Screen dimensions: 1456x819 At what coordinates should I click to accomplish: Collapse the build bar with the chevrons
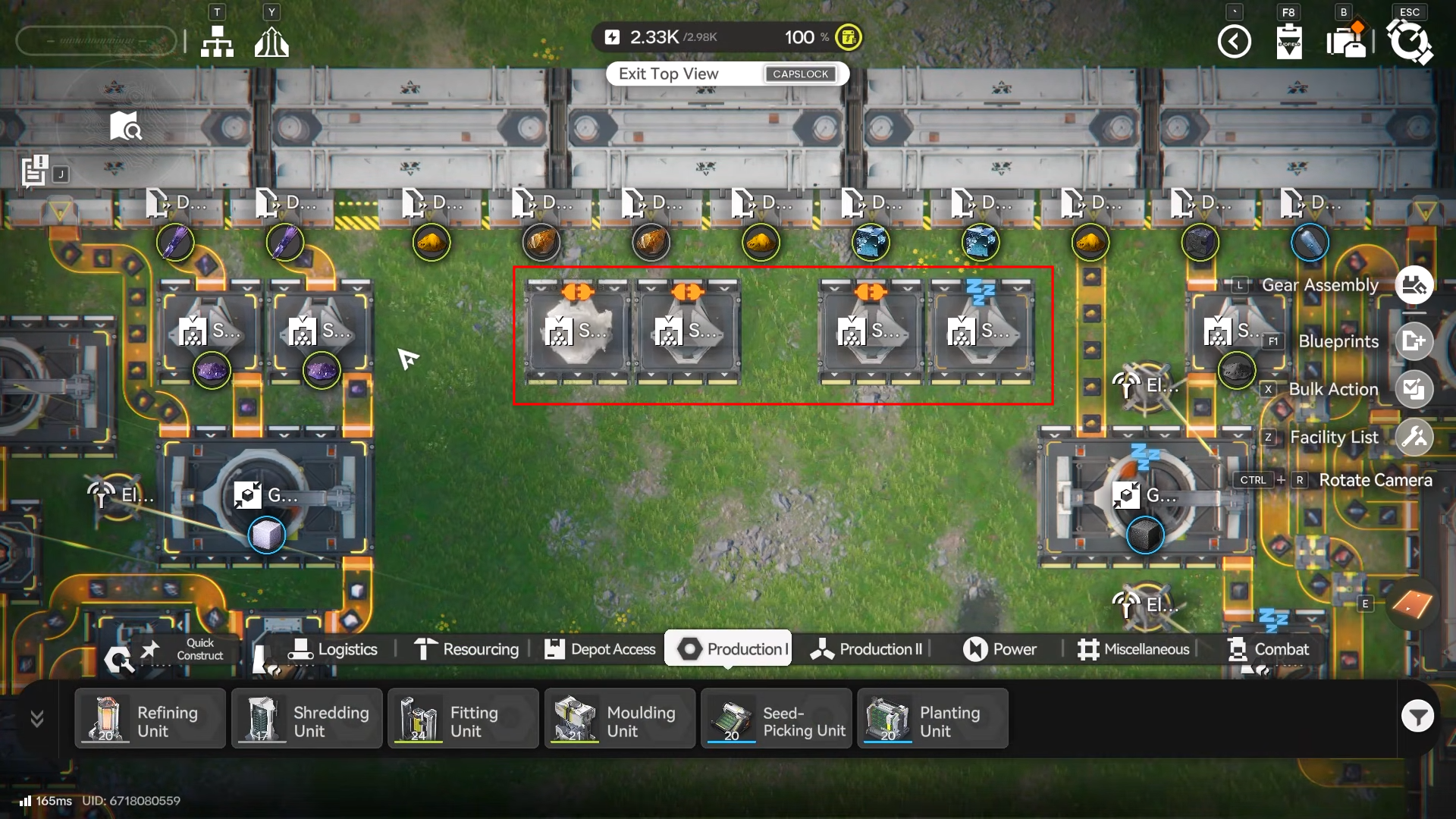click(x=36, y=718)
